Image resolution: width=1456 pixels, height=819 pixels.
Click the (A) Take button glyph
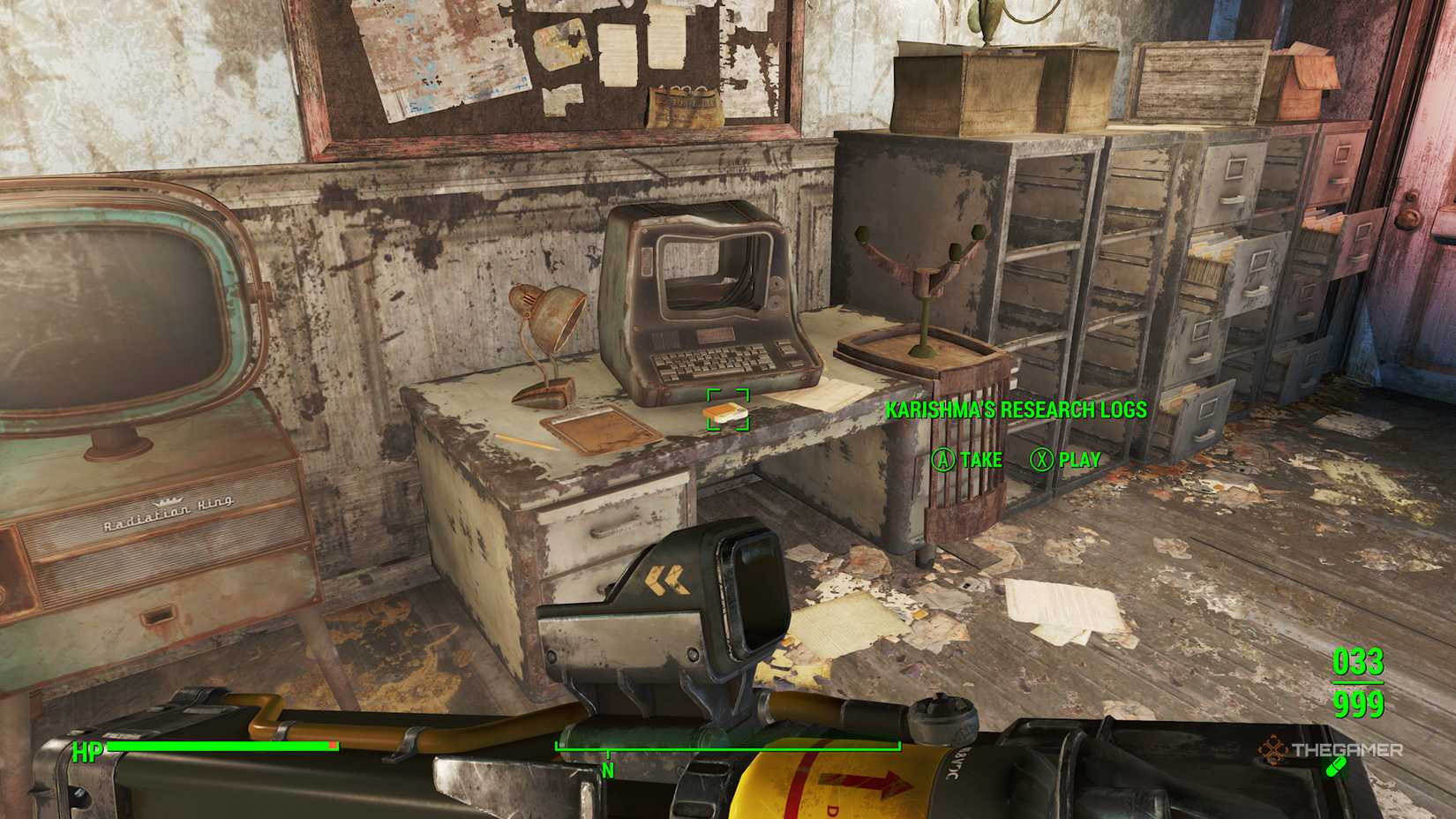tap(944, 460)
